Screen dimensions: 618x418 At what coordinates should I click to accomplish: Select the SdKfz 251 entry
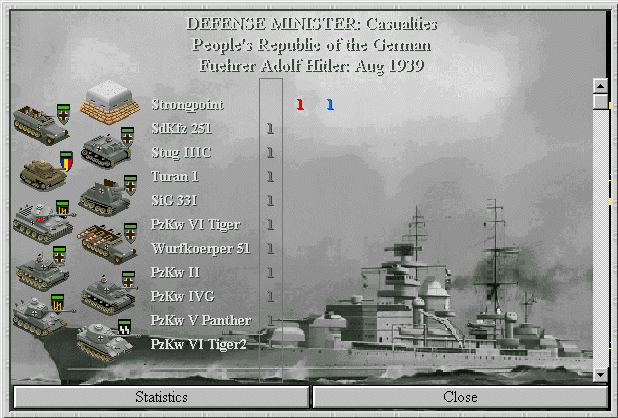tap(181, 128)
